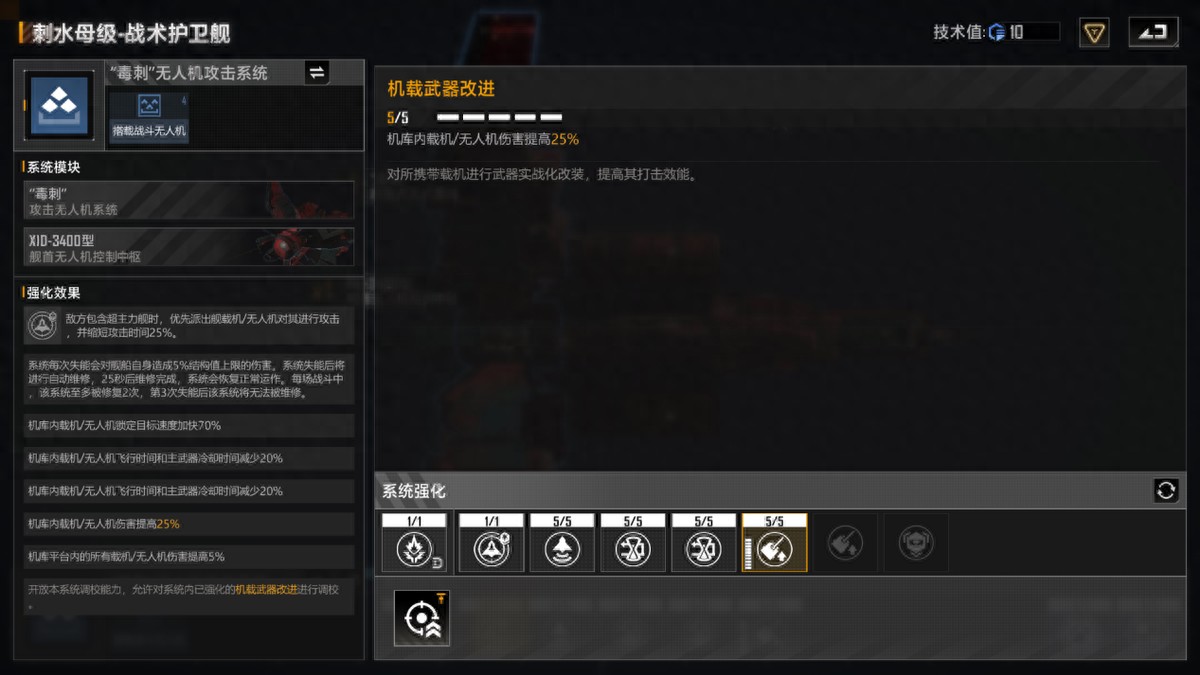Select the 搭载战斗无人机 icon

click(149, 118)
